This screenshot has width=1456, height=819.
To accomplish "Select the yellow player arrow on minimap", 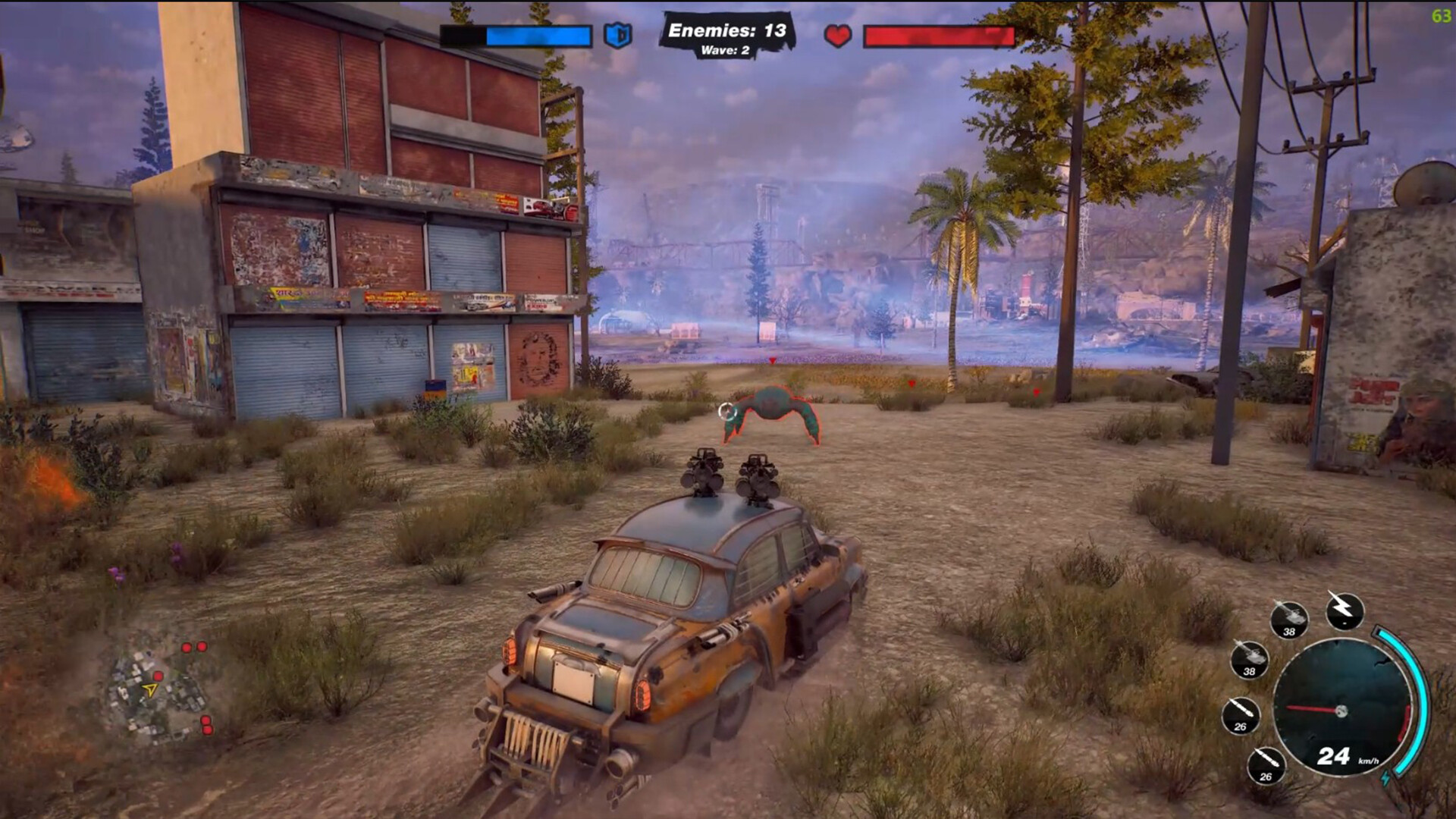I will [x=151, y=689].
